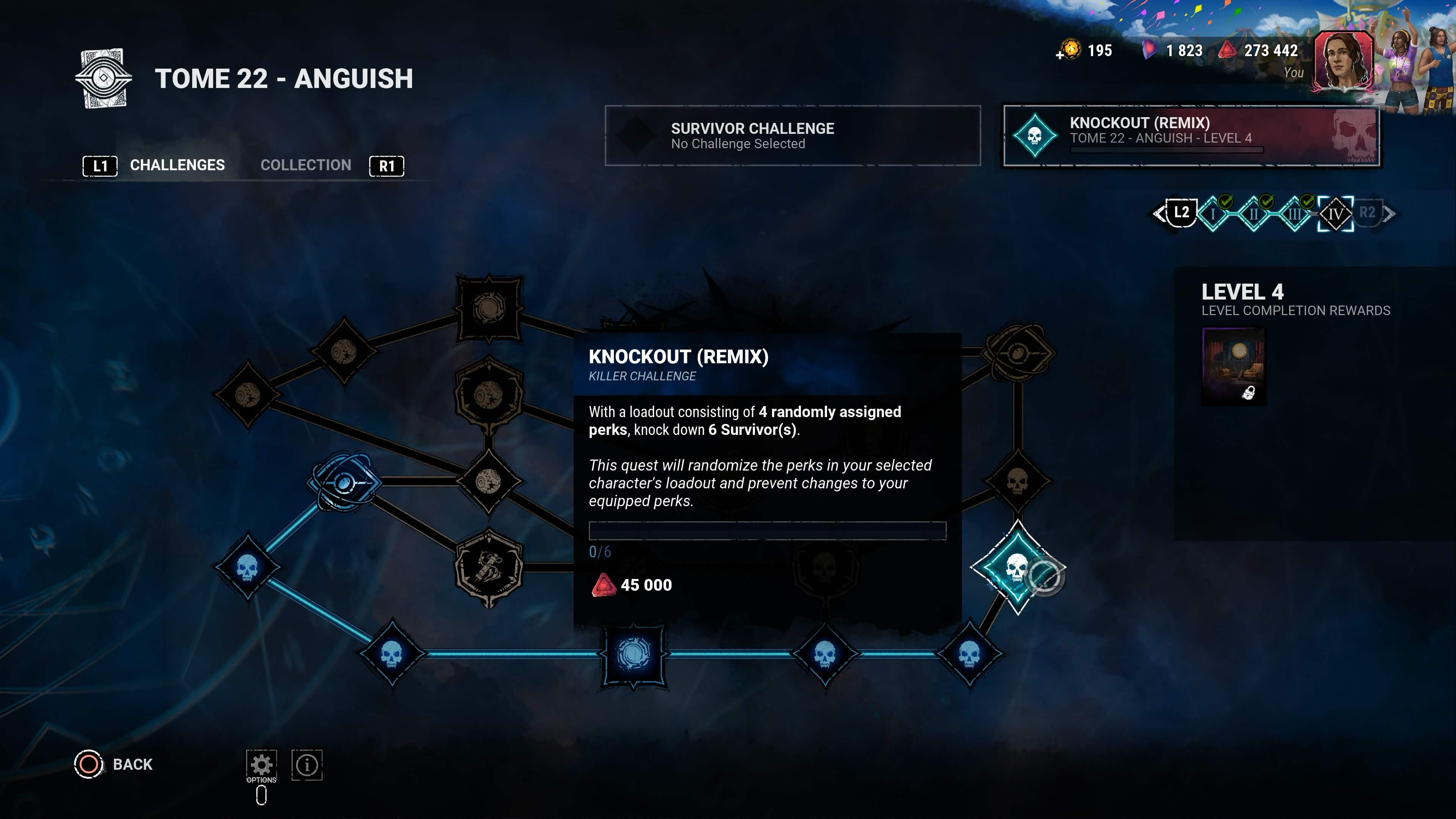Go to tome level I

click(x=1213, y=213)
